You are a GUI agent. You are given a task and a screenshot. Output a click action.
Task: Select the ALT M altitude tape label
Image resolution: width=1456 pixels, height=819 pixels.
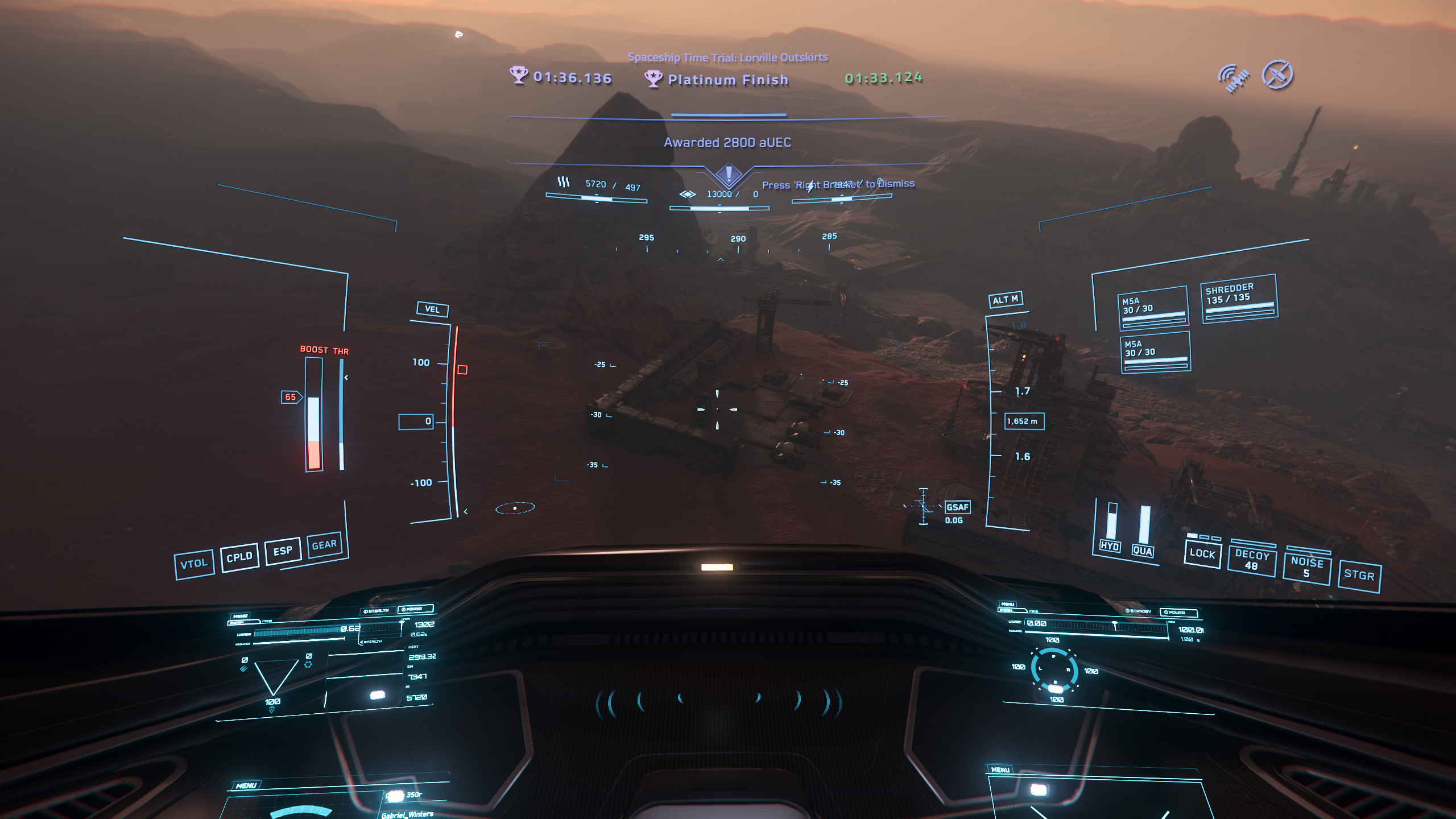tap(1006, 300)
